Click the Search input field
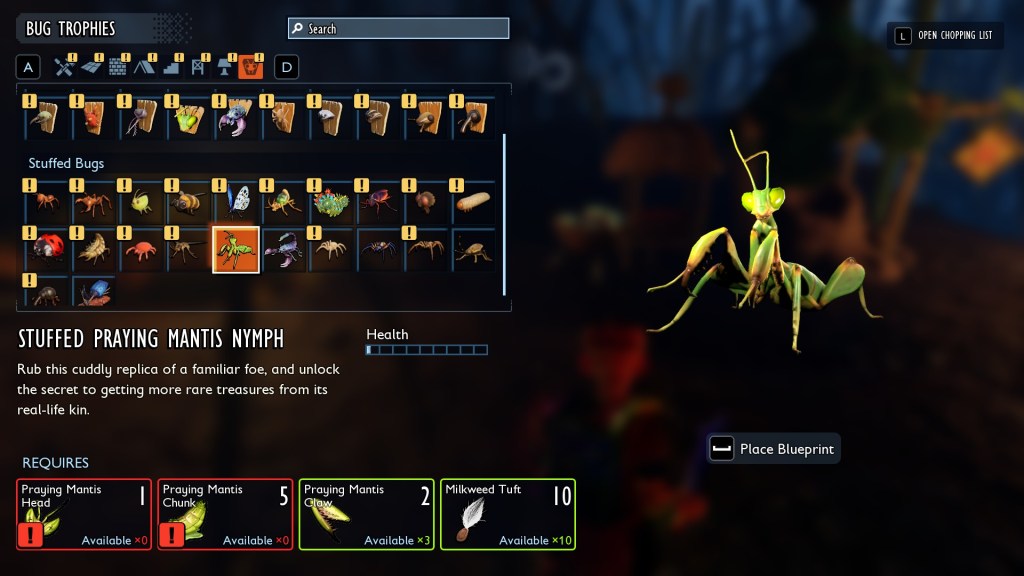 [398, 29]
